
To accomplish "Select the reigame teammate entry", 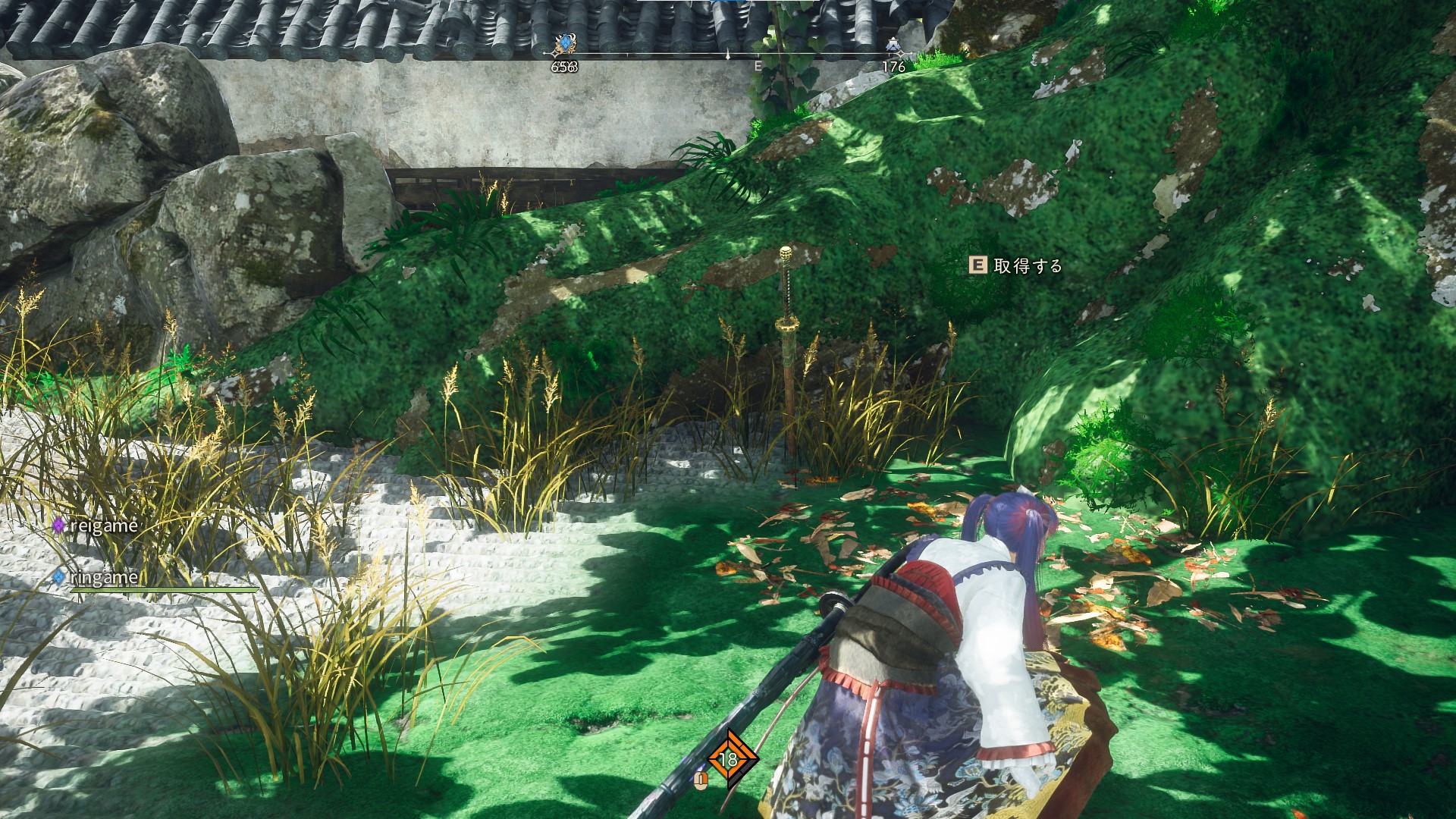I will [96, 526].
